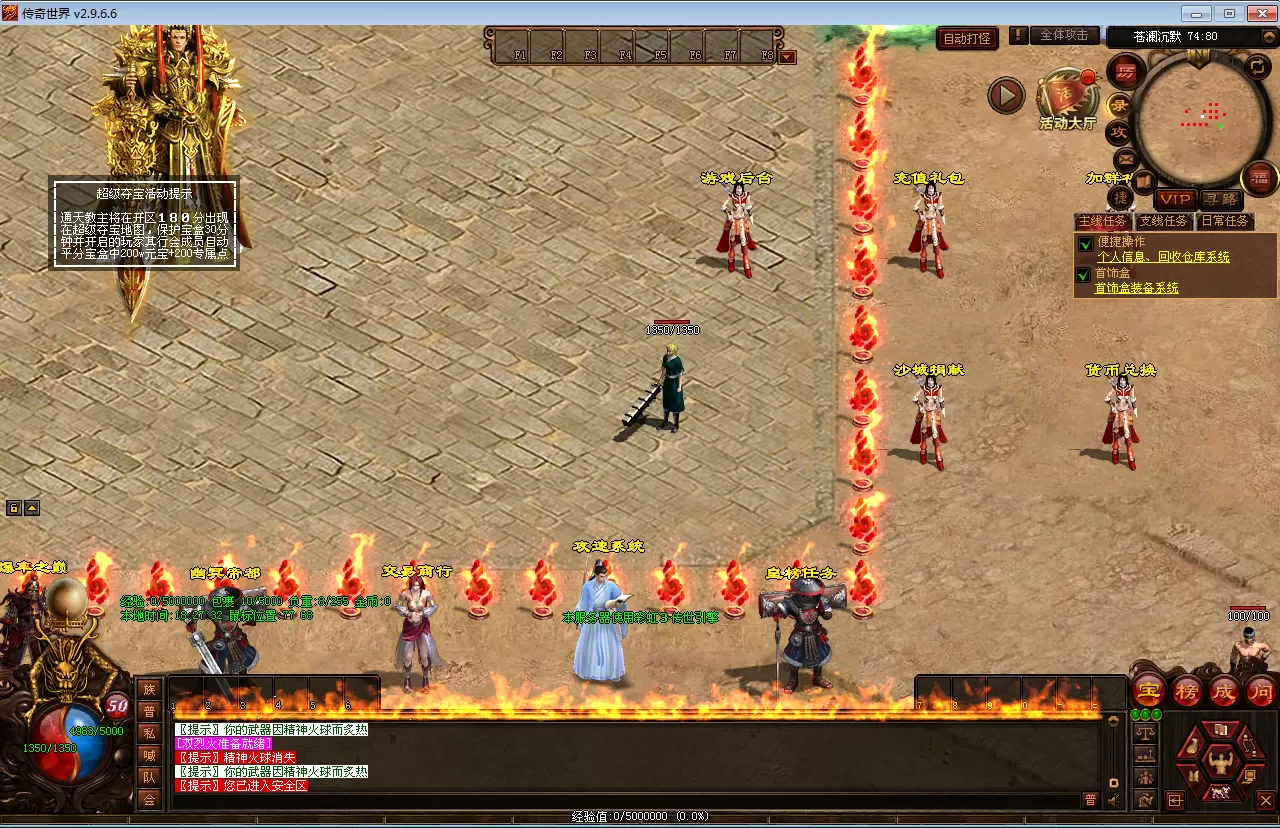Open the 福 welfare button by minimap
The image size is (1280, 828).
[x=1258, y=178]
